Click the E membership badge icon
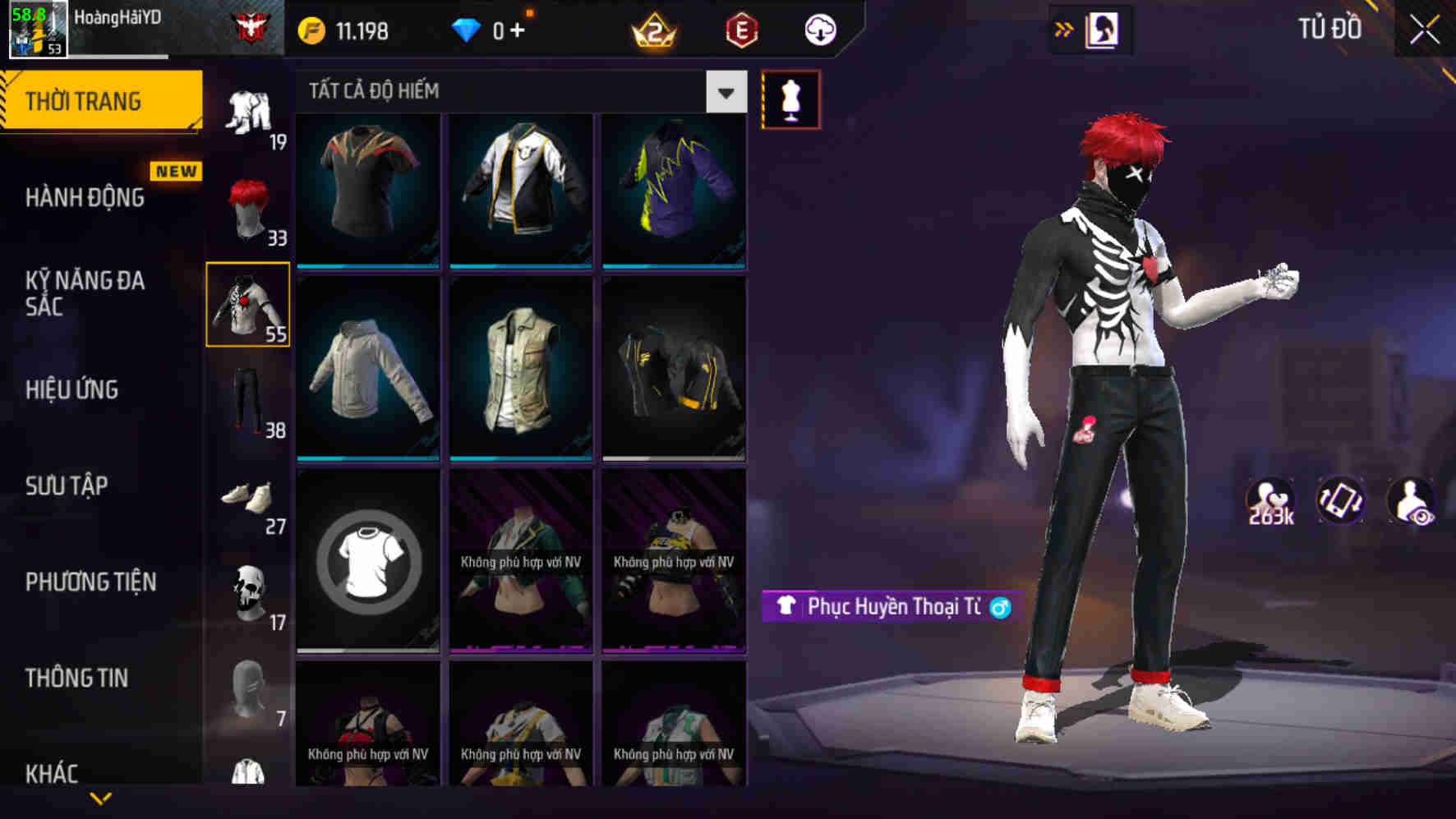The image size is (1456, 819). pyautogui.click(x=741, y=30)
